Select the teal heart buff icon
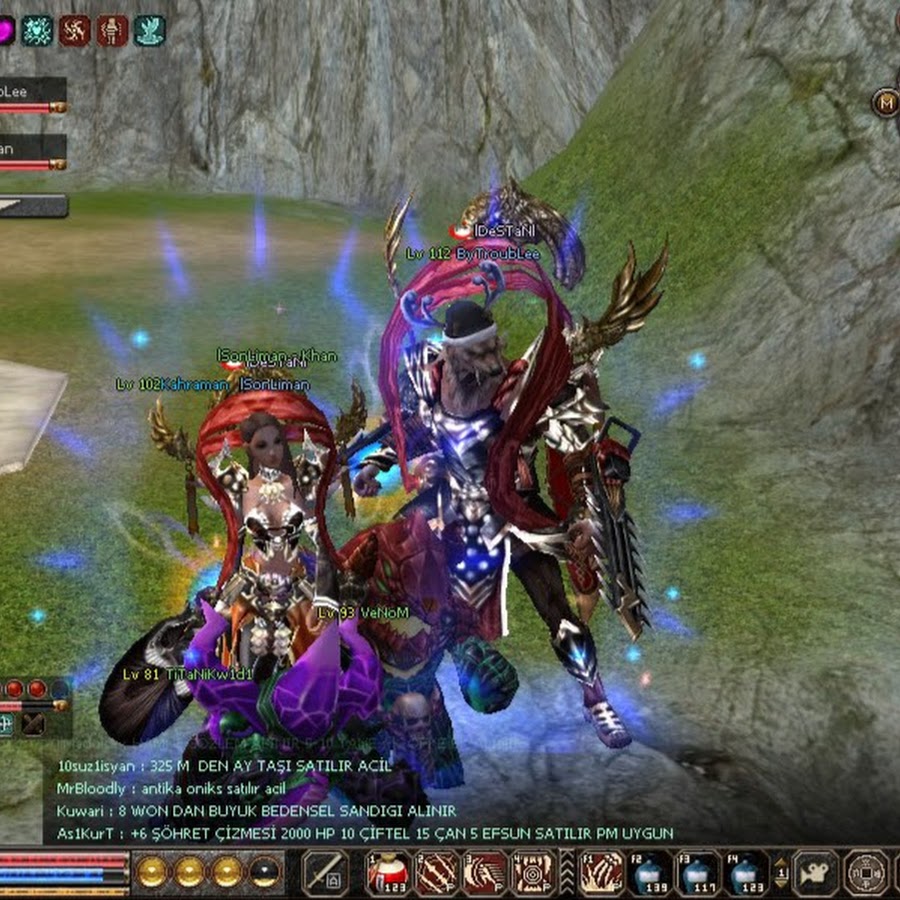Screen dimensions: 900x900 tap(37, 30)
